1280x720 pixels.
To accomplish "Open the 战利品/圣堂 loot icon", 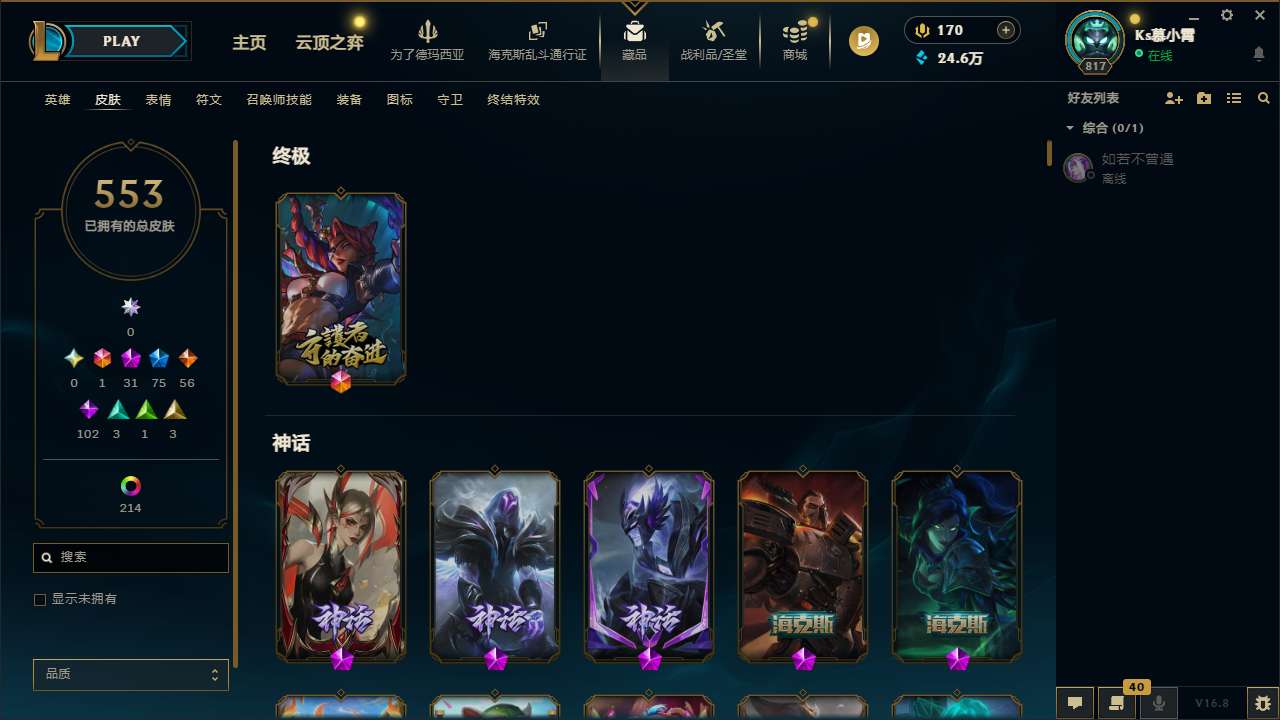I will [x=713, y=40].
